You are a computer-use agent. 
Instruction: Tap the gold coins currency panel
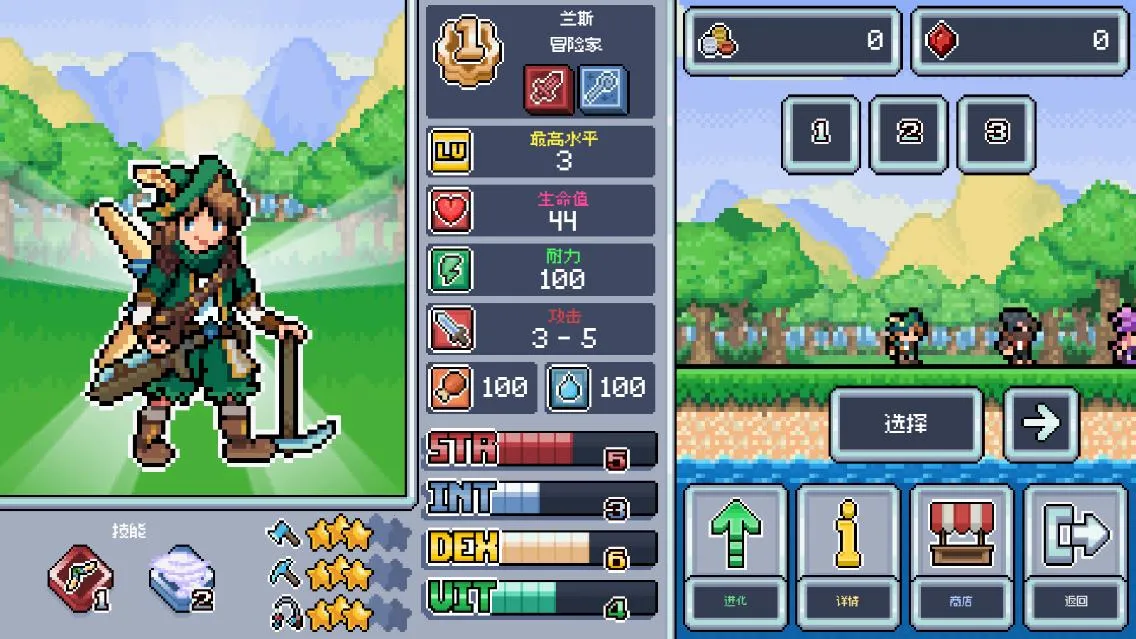point(792,42)
